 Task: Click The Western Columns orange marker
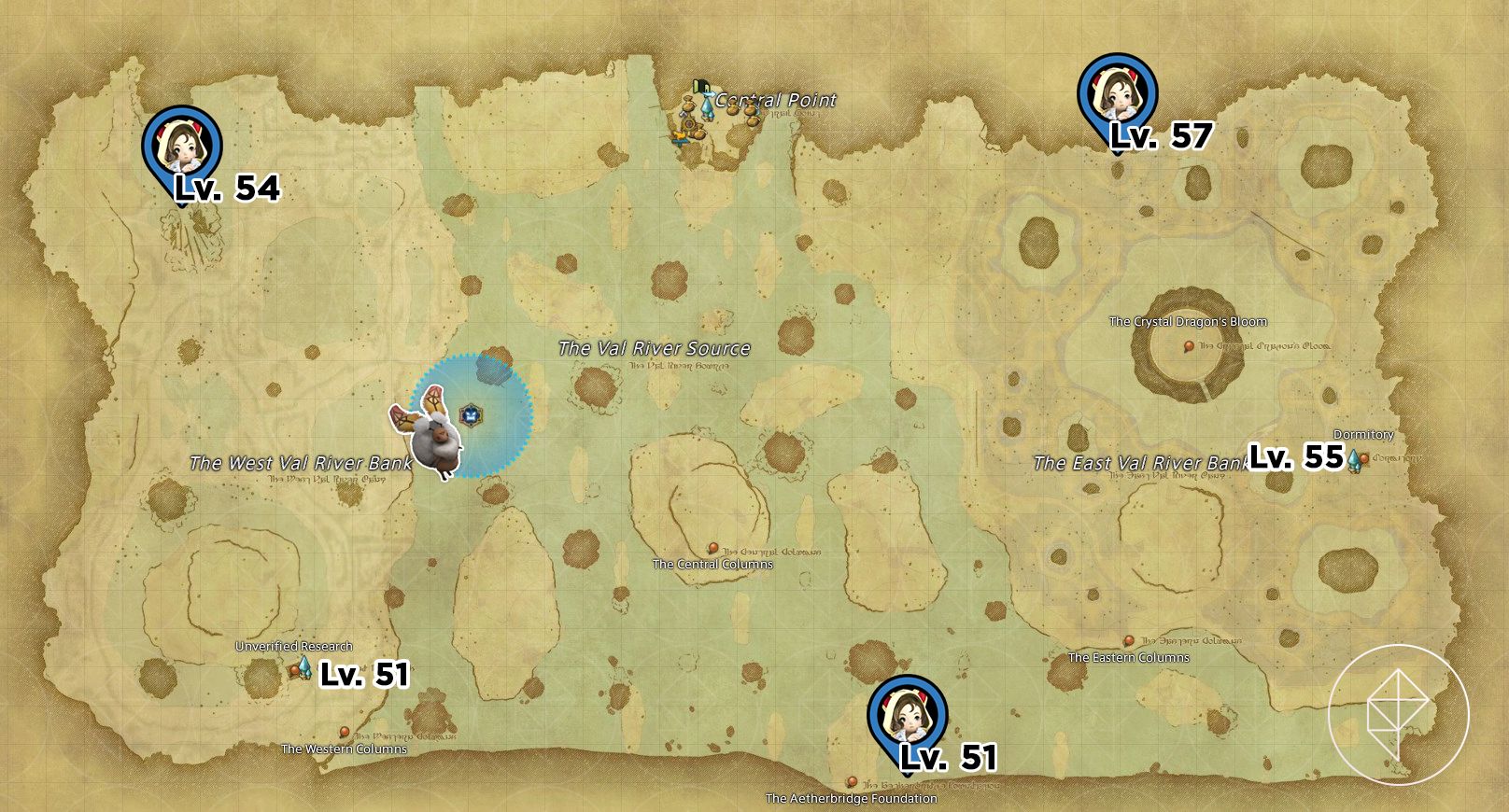[346, 735]
